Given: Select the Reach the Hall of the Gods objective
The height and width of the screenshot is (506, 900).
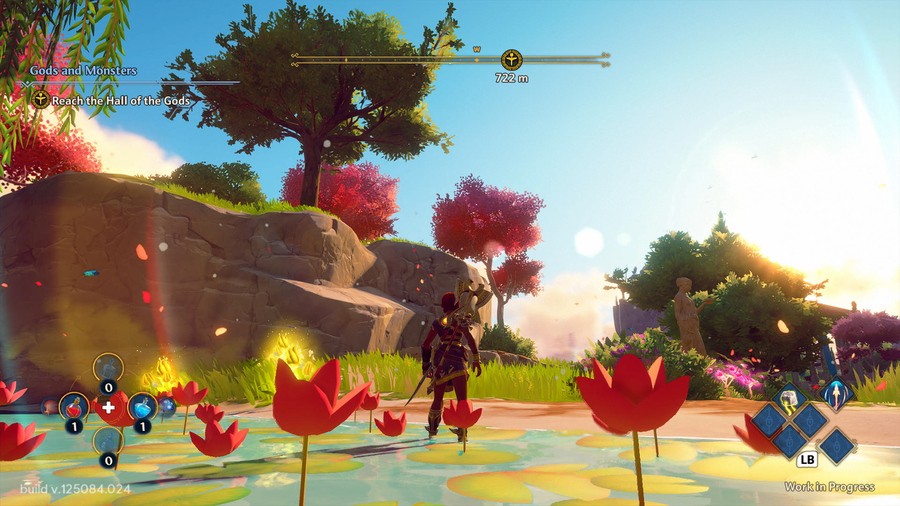Looking at the screenshot, I should coord(120,100).
